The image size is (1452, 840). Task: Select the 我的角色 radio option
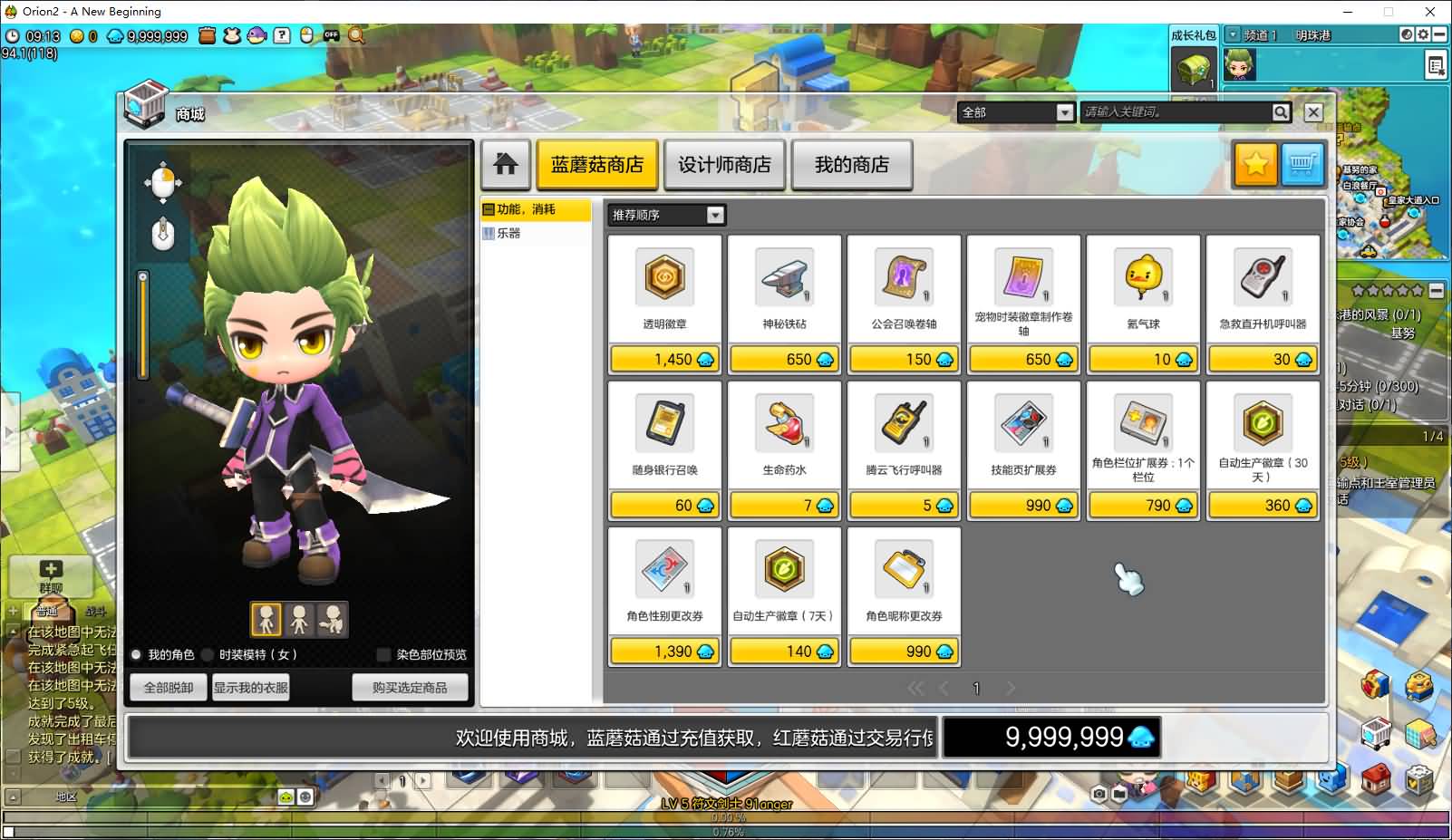(136, 654)
